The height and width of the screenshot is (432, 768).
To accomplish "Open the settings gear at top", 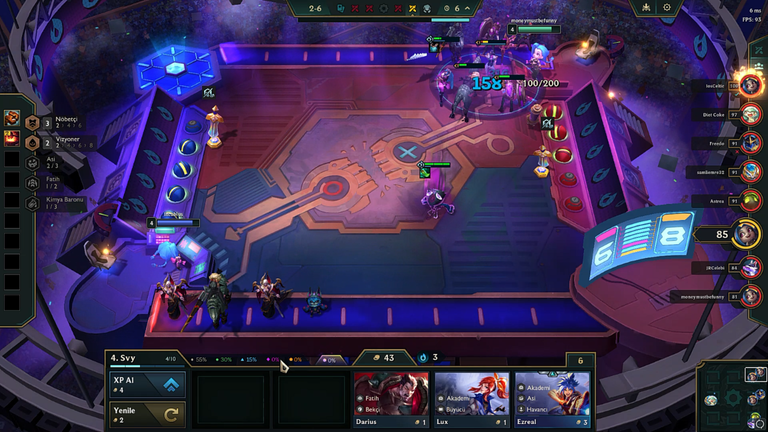I will 667,8.
